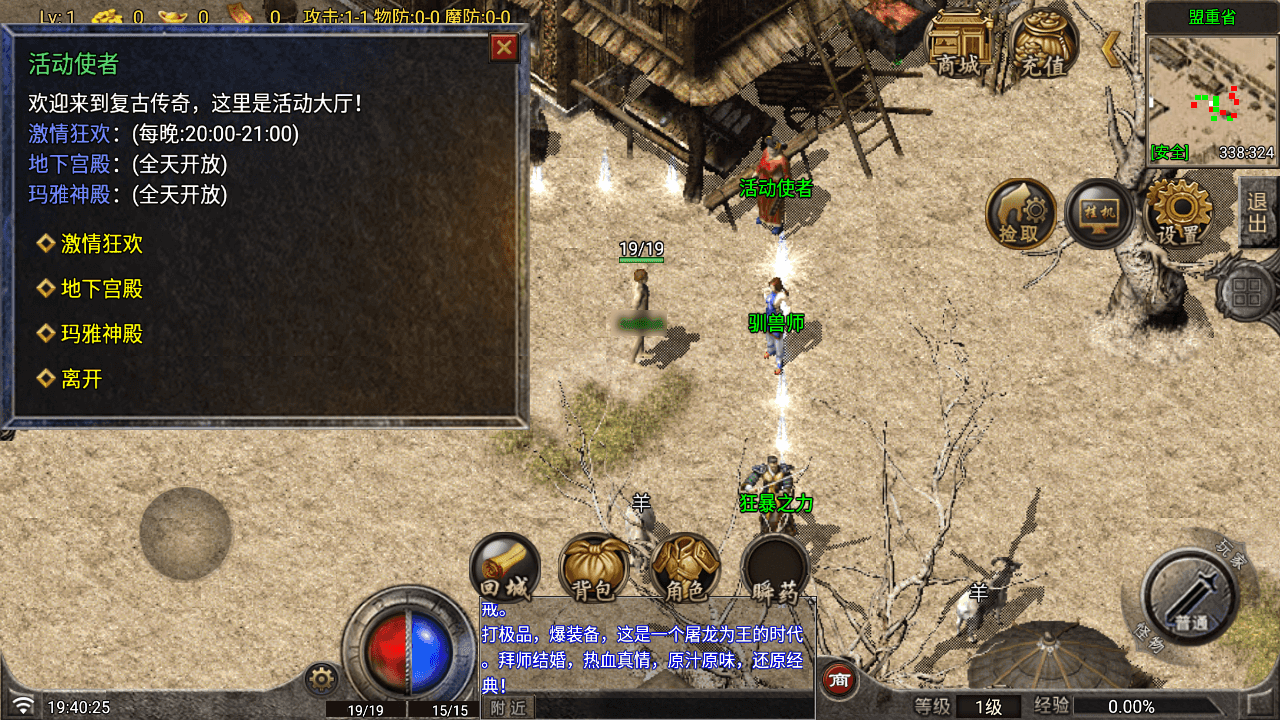Screen dimensions: 1280x720
Task: Close the 活动使者 dialogue panel
Action: point(504,47)
